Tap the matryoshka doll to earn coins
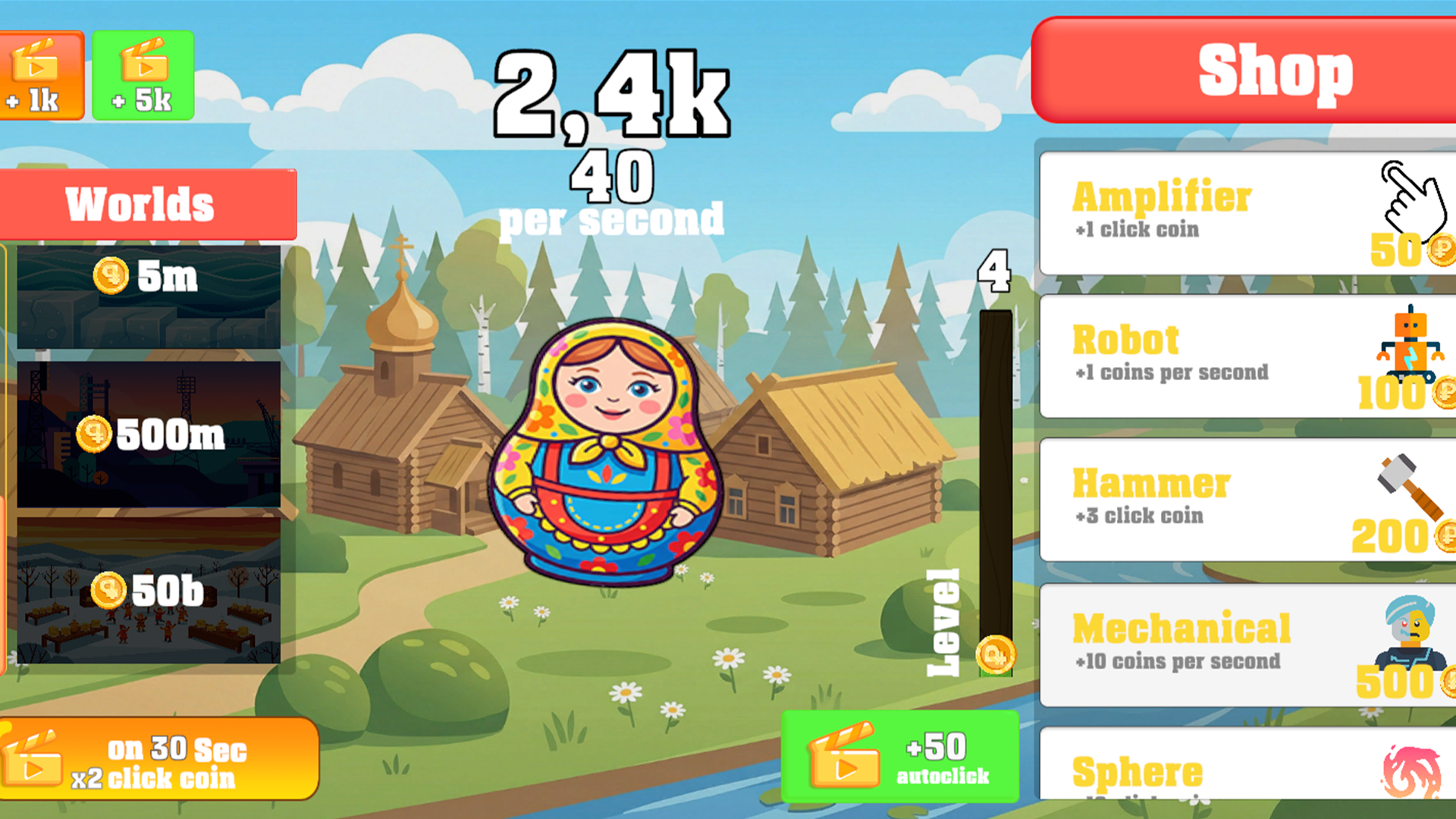1456x819 pixels. 607,455
